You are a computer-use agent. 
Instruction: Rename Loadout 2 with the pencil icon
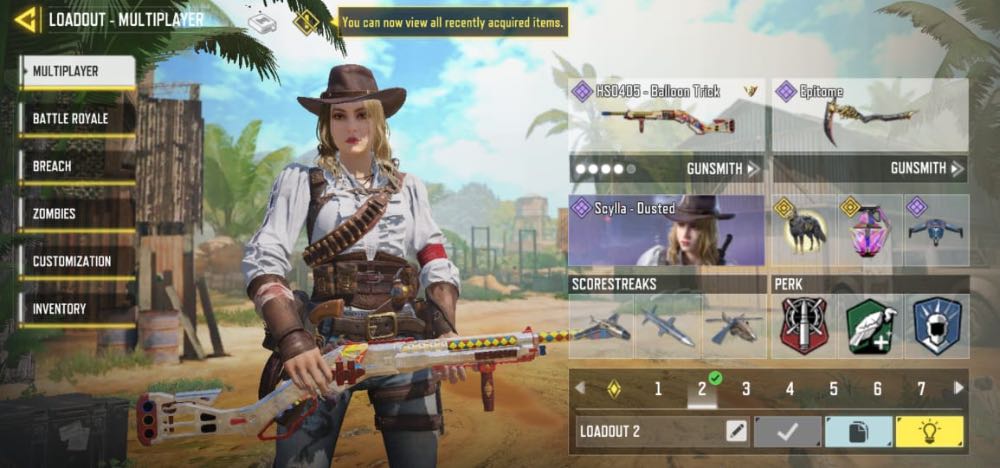[x=736, y=432]
